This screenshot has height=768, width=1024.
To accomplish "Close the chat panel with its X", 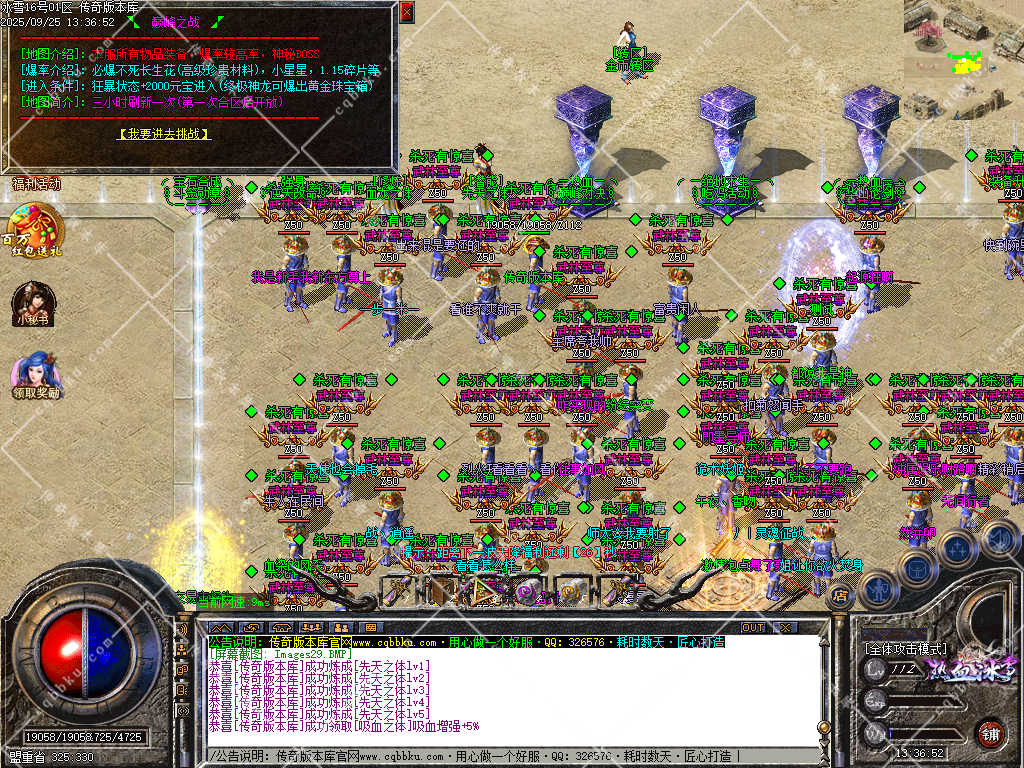I will (x=786, y=627).
